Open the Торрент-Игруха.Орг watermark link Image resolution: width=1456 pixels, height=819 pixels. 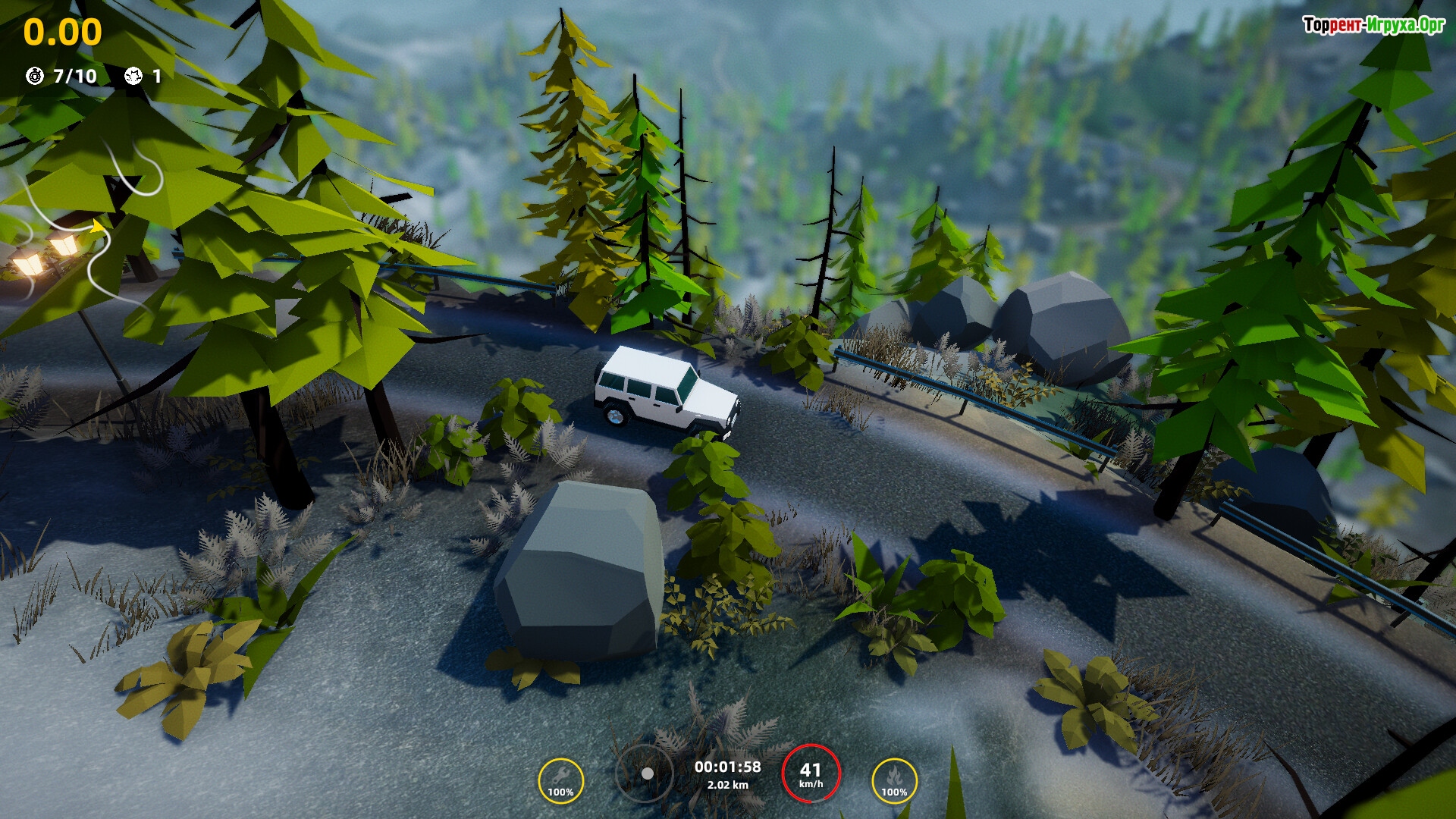1373,25
